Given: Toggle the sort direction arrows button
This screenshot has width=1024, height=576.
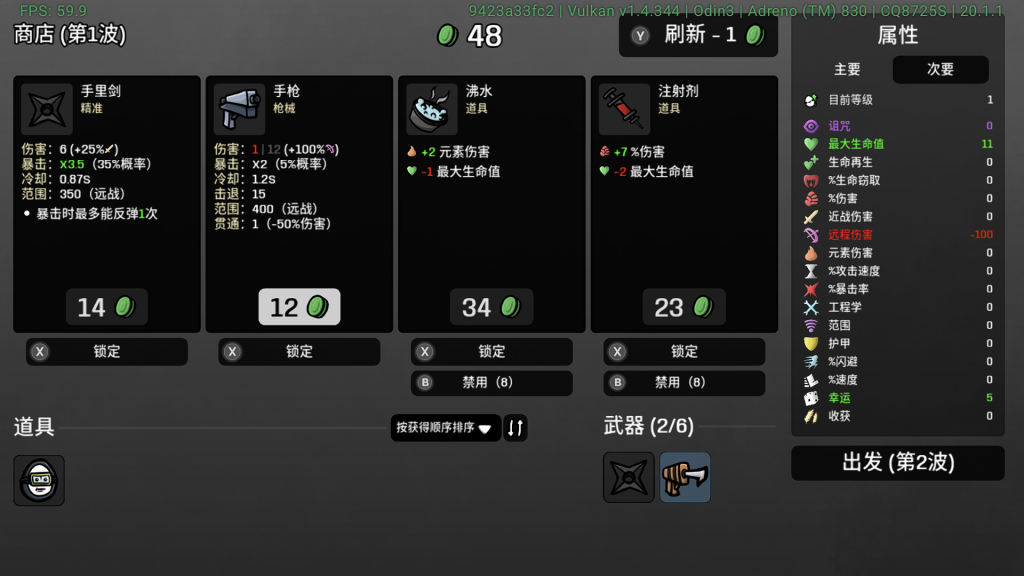Looking at the screenshot, I should 515,428.
